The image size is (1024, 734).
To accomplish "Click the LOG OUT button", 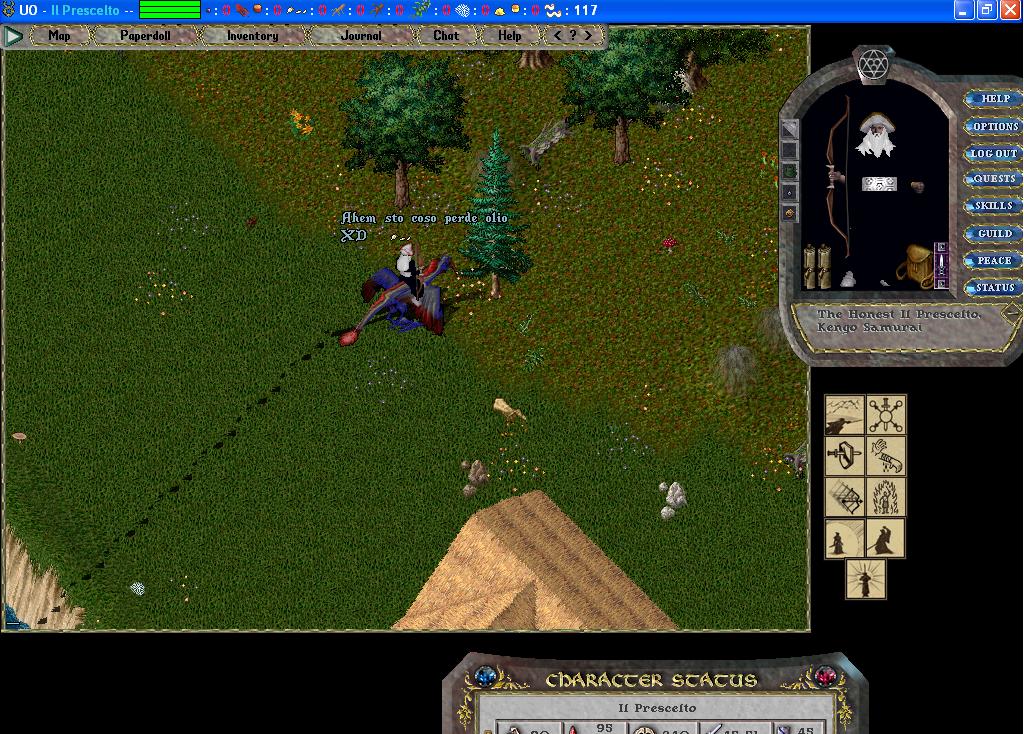I will (994, 154).
